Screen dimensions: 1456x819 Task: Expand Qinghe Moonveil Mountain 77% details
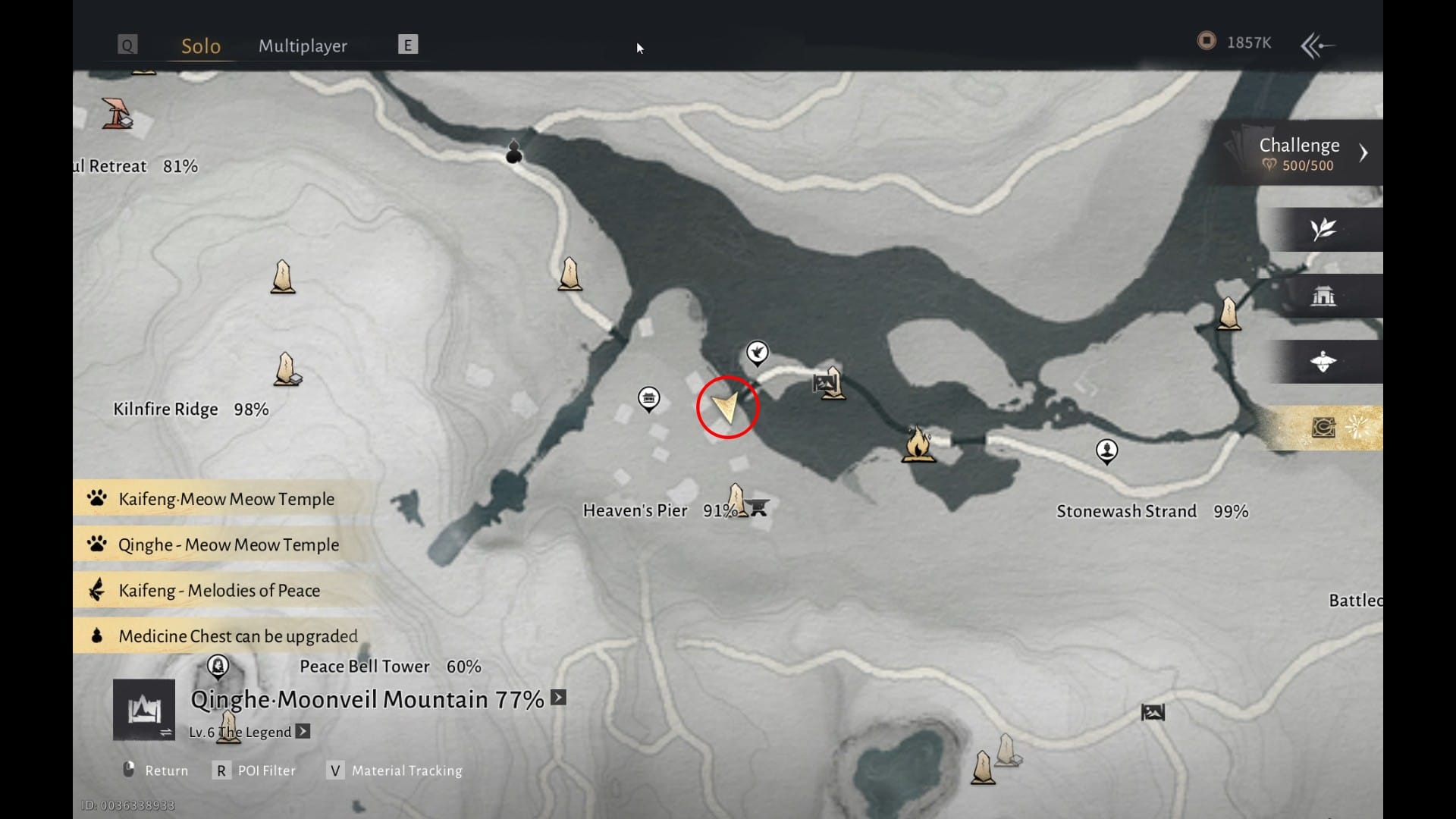pos(559,698)
